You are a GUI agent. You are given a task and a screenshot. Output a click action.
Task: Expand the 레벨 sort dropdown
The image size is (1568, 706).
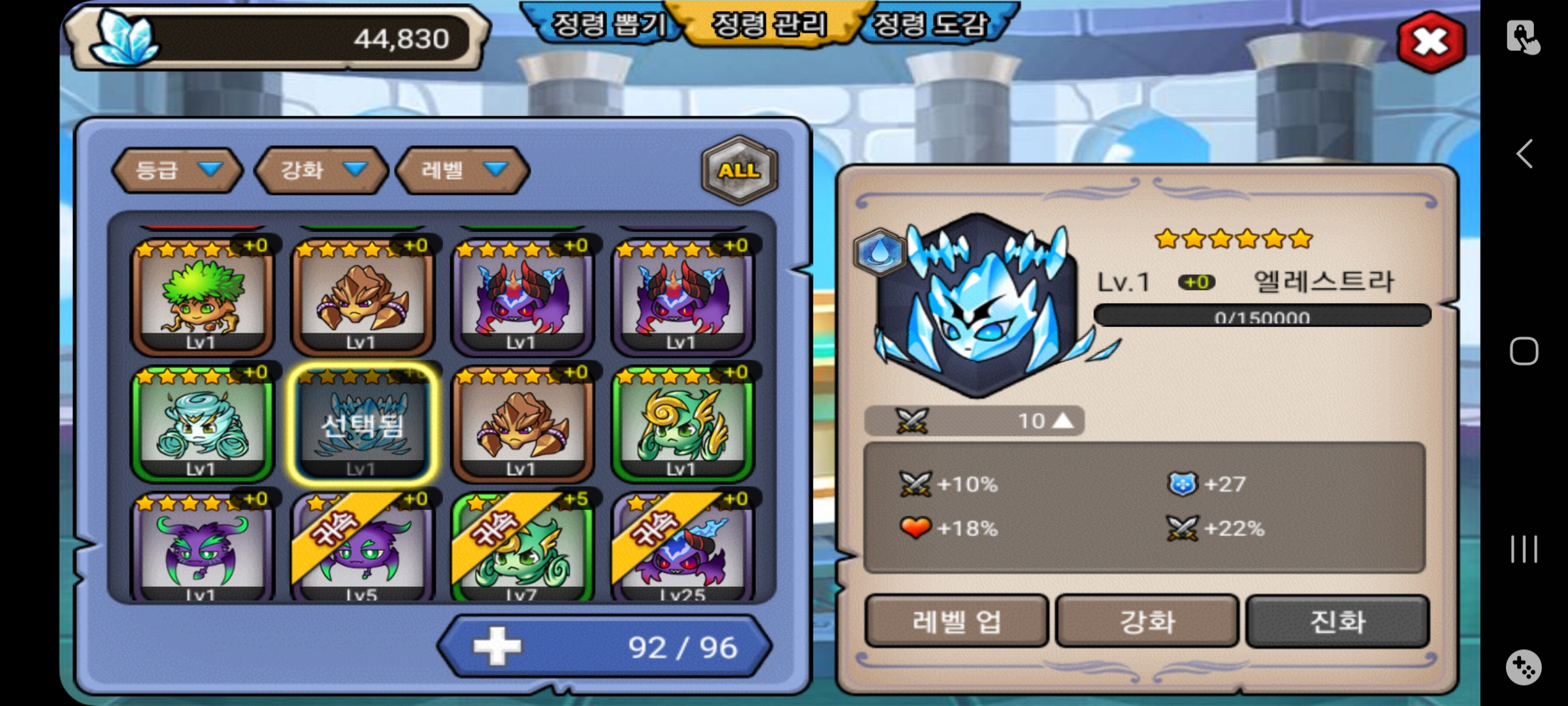coord(463,170)
